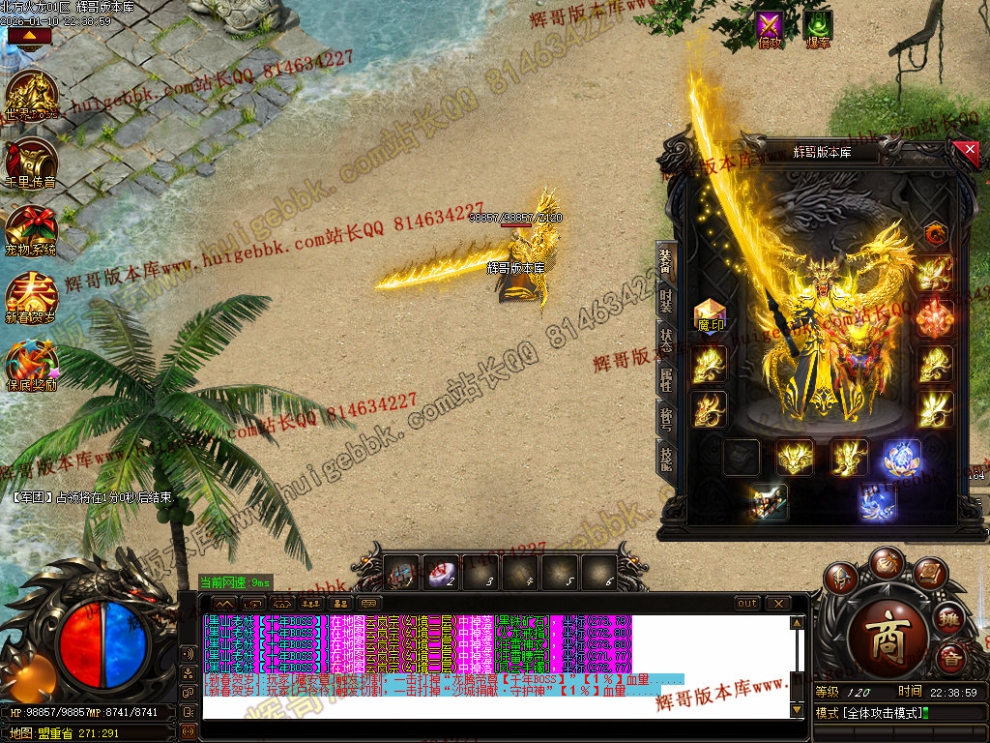Screen dimensions: 990x743
Task: Close the chat window with X
Action: tap(778, 604)
